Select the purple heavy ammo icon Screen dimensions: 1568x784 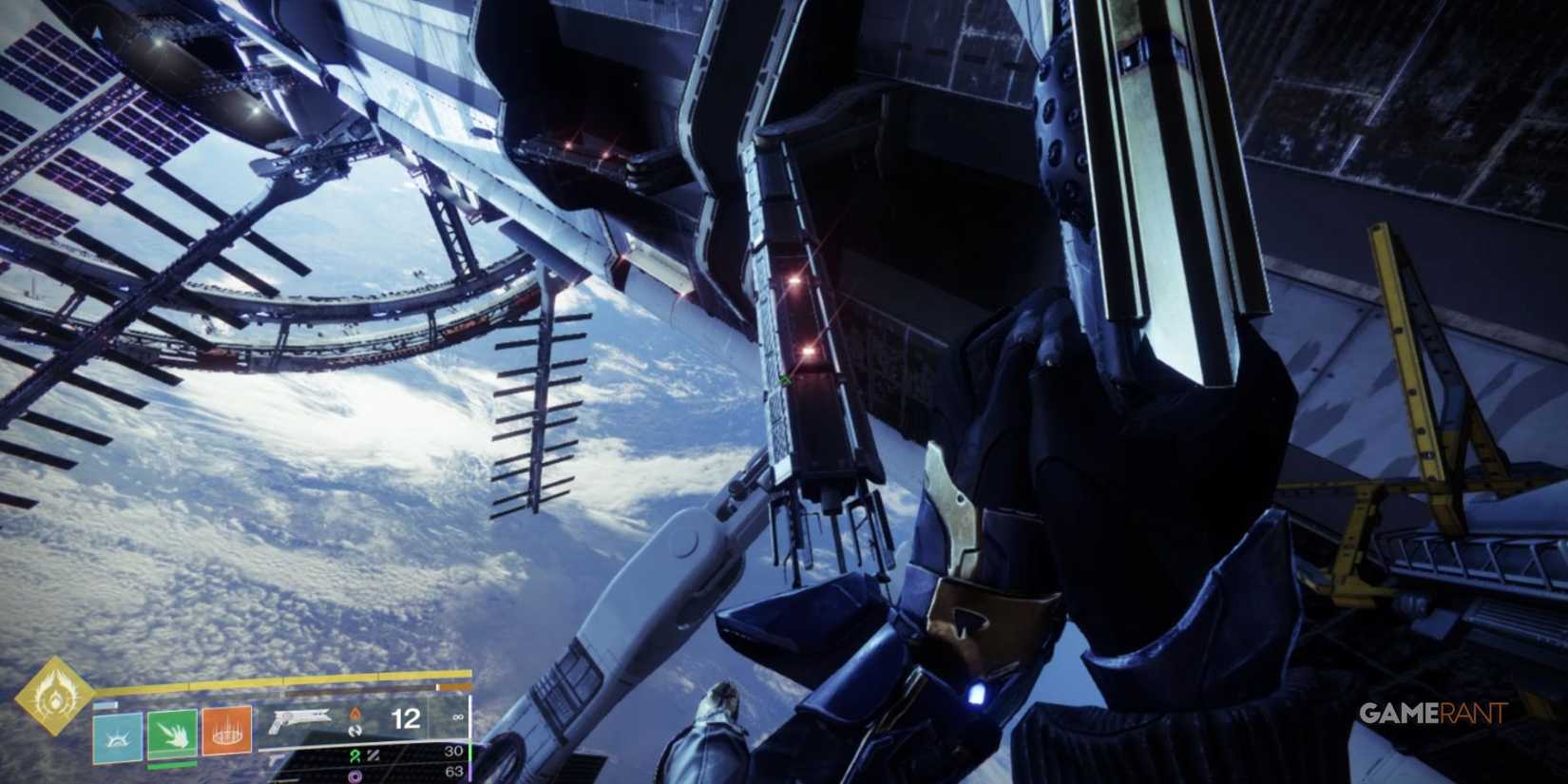pos(356,775)
